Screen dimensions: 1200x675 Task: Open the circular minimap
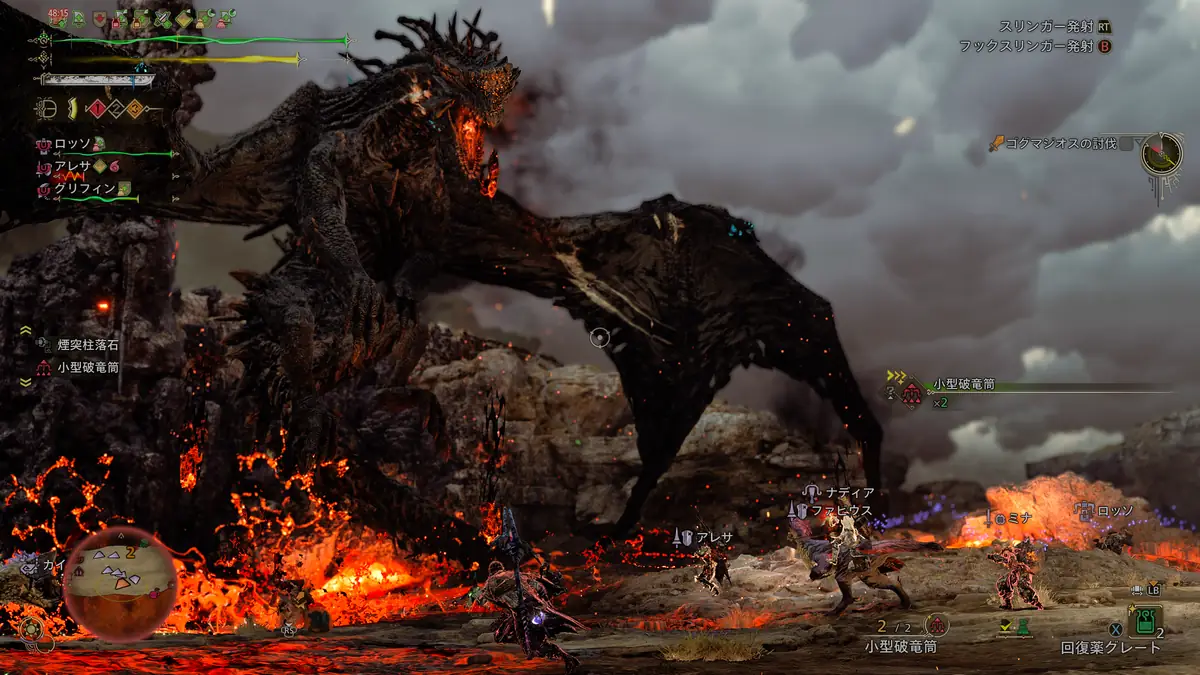121,583
